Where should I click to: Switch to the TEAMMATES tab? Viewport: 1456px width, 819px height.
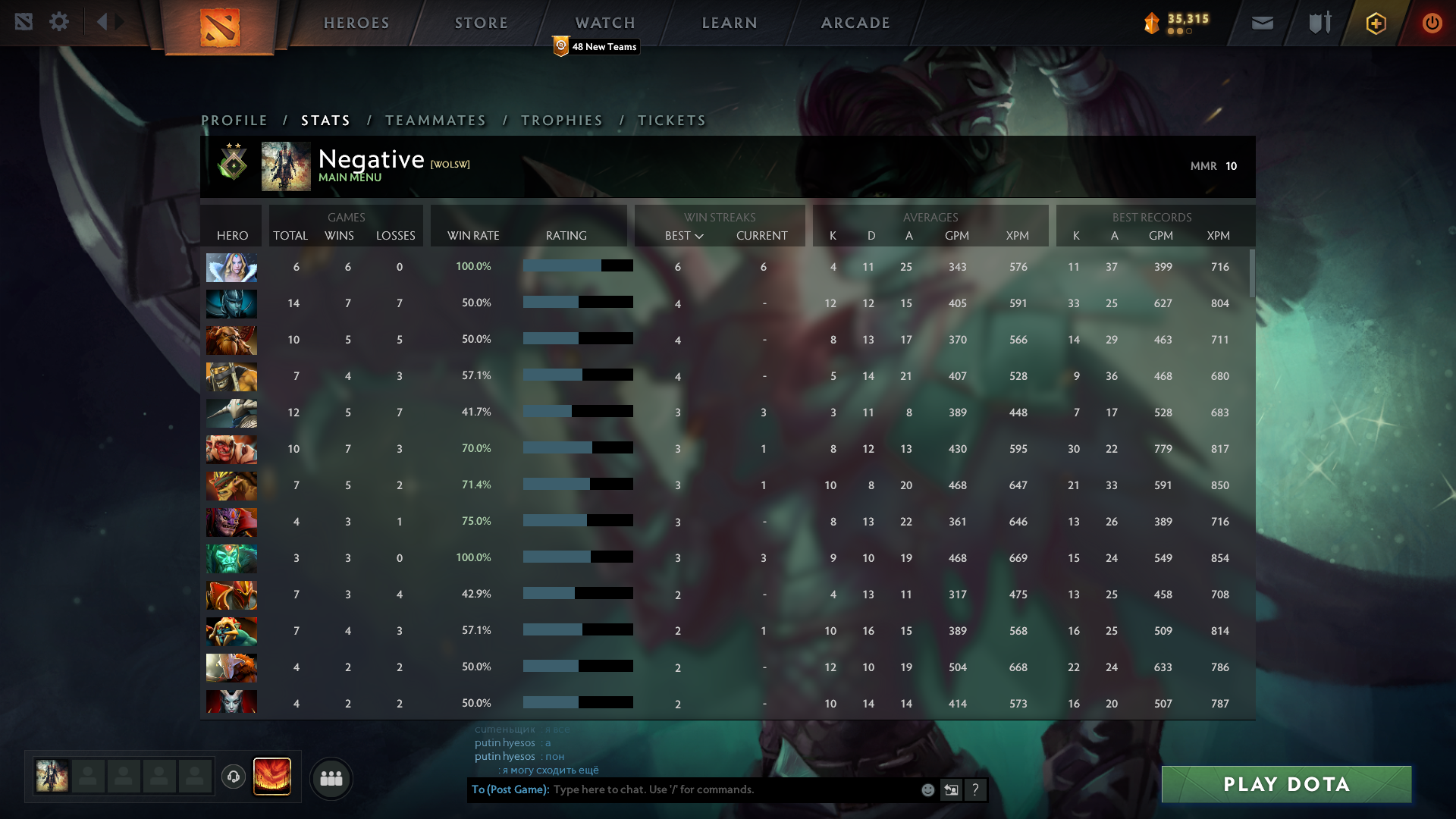(x=435, y=120)
